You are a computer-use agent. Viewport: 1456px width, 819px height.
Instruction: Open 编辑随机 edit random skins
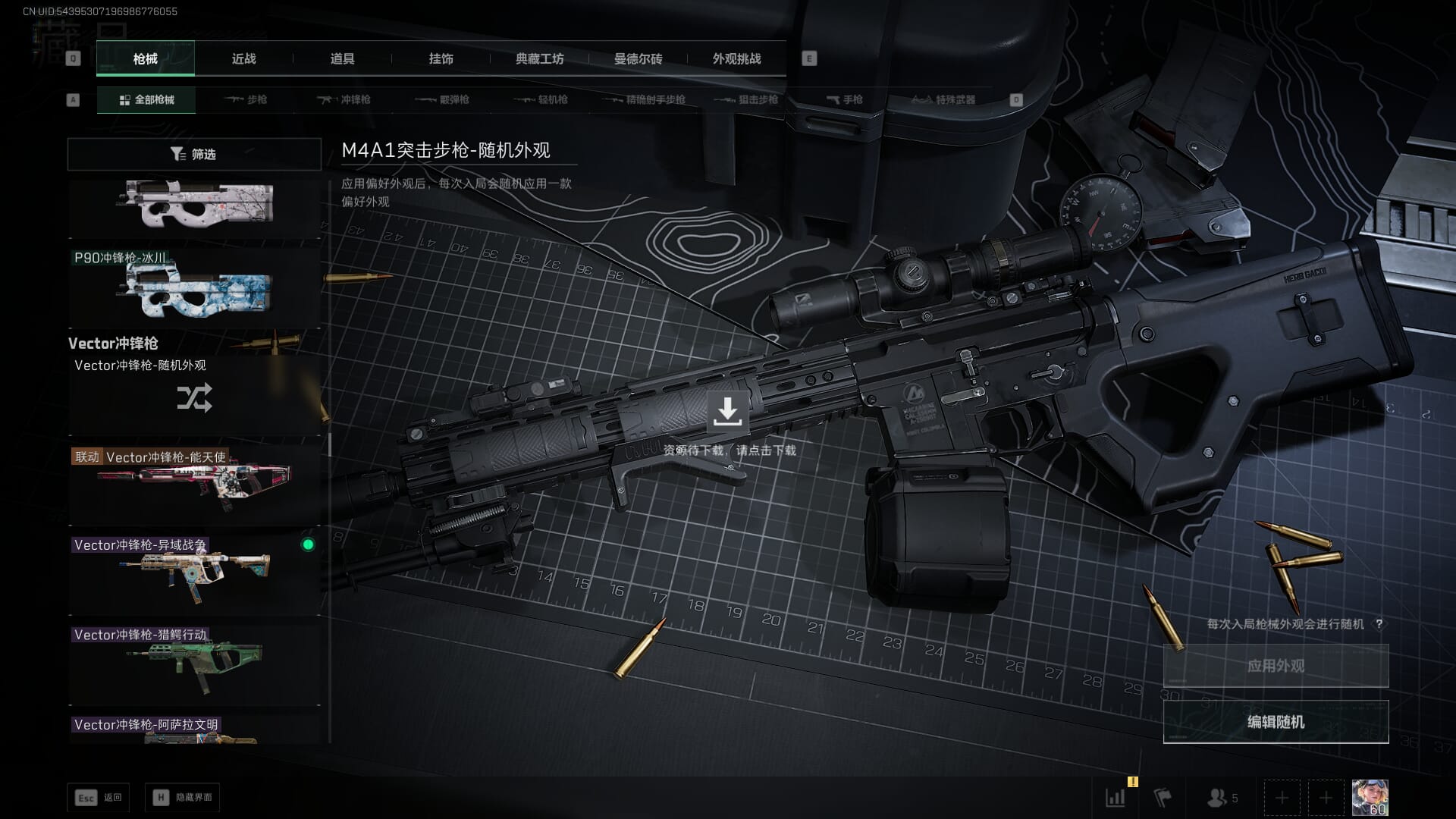coord(1276,722)
